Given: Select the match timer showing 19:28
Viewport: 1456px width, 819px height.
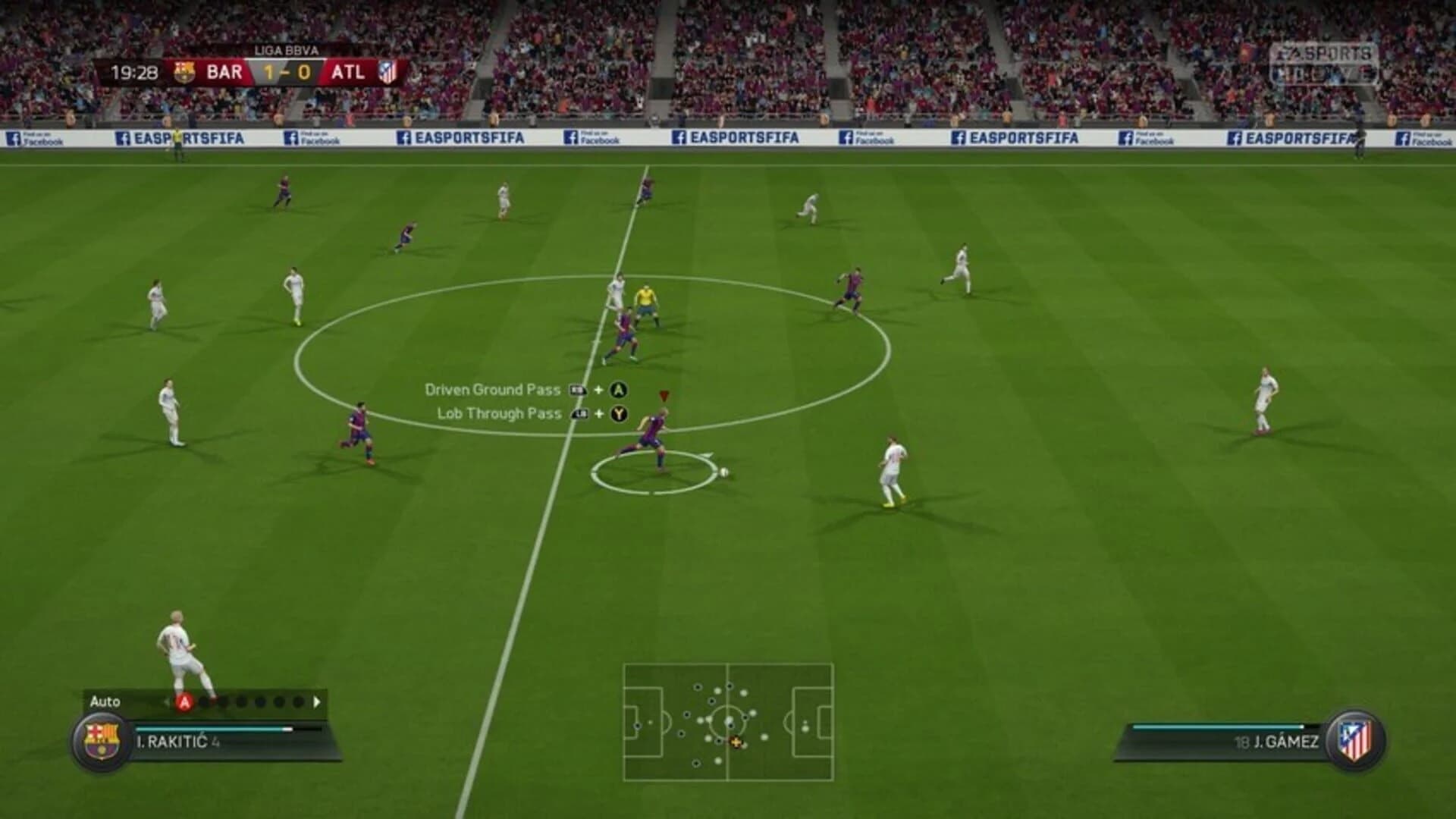Looking at the screenshot, I should [135, 71].
